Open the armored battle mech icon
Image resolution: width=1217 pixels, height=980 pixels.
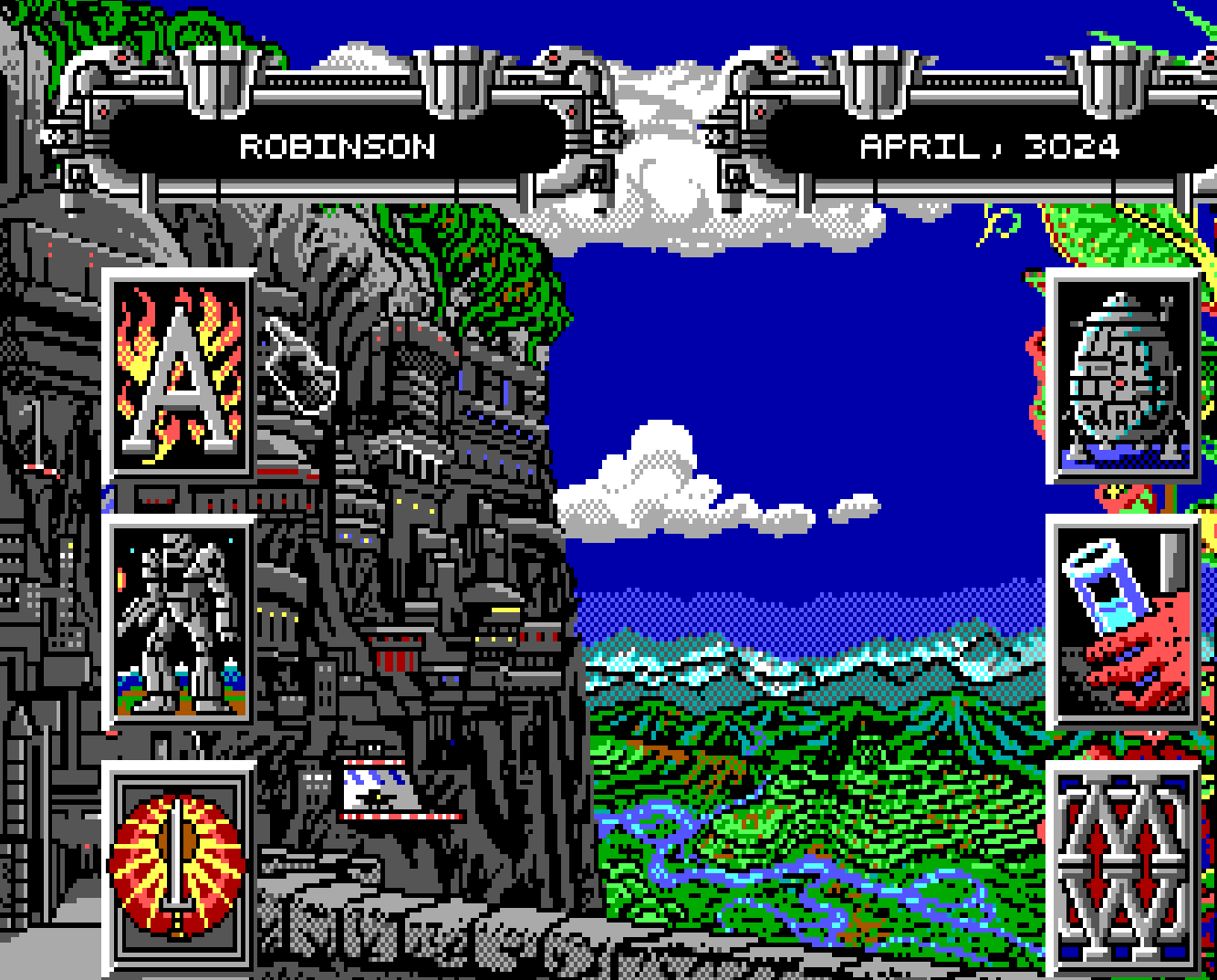pyautogui.click(x=179, y=623)
